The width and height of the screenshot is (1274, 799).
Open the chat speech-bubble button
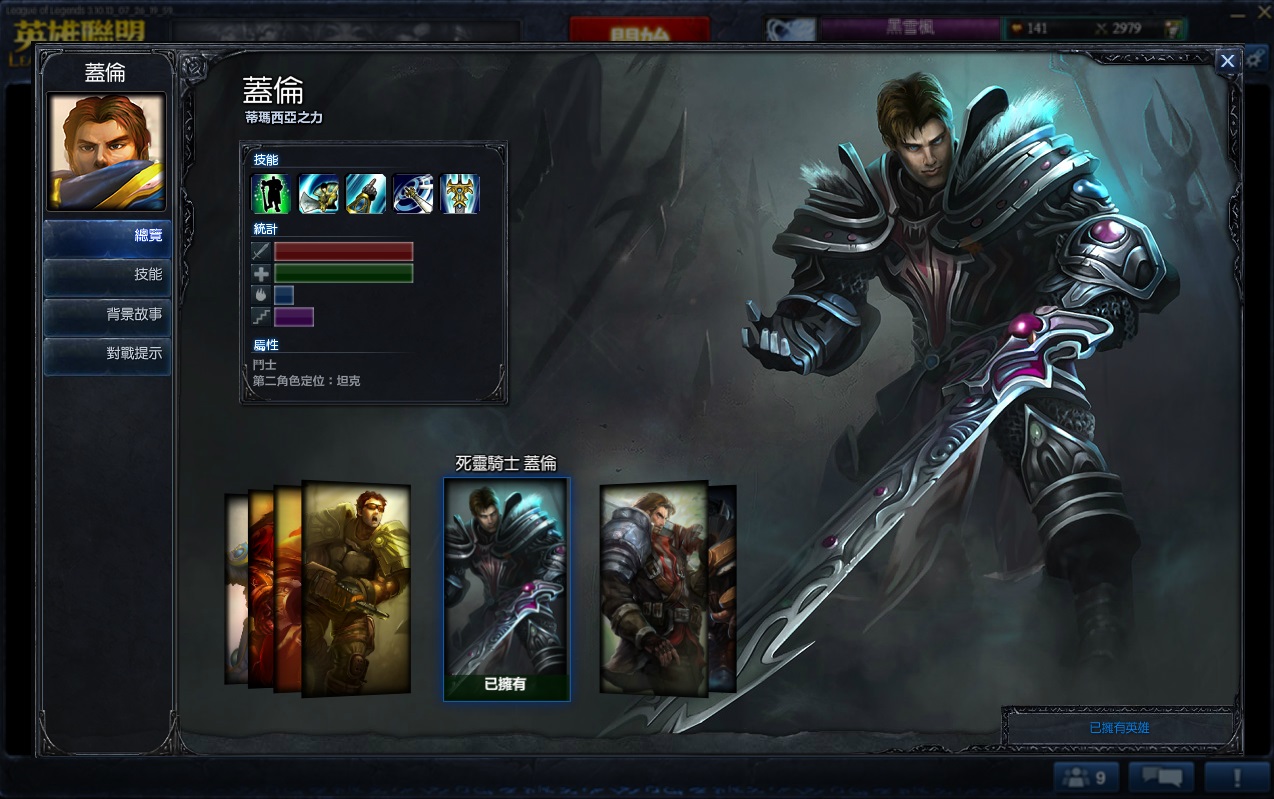point(1161,777)
